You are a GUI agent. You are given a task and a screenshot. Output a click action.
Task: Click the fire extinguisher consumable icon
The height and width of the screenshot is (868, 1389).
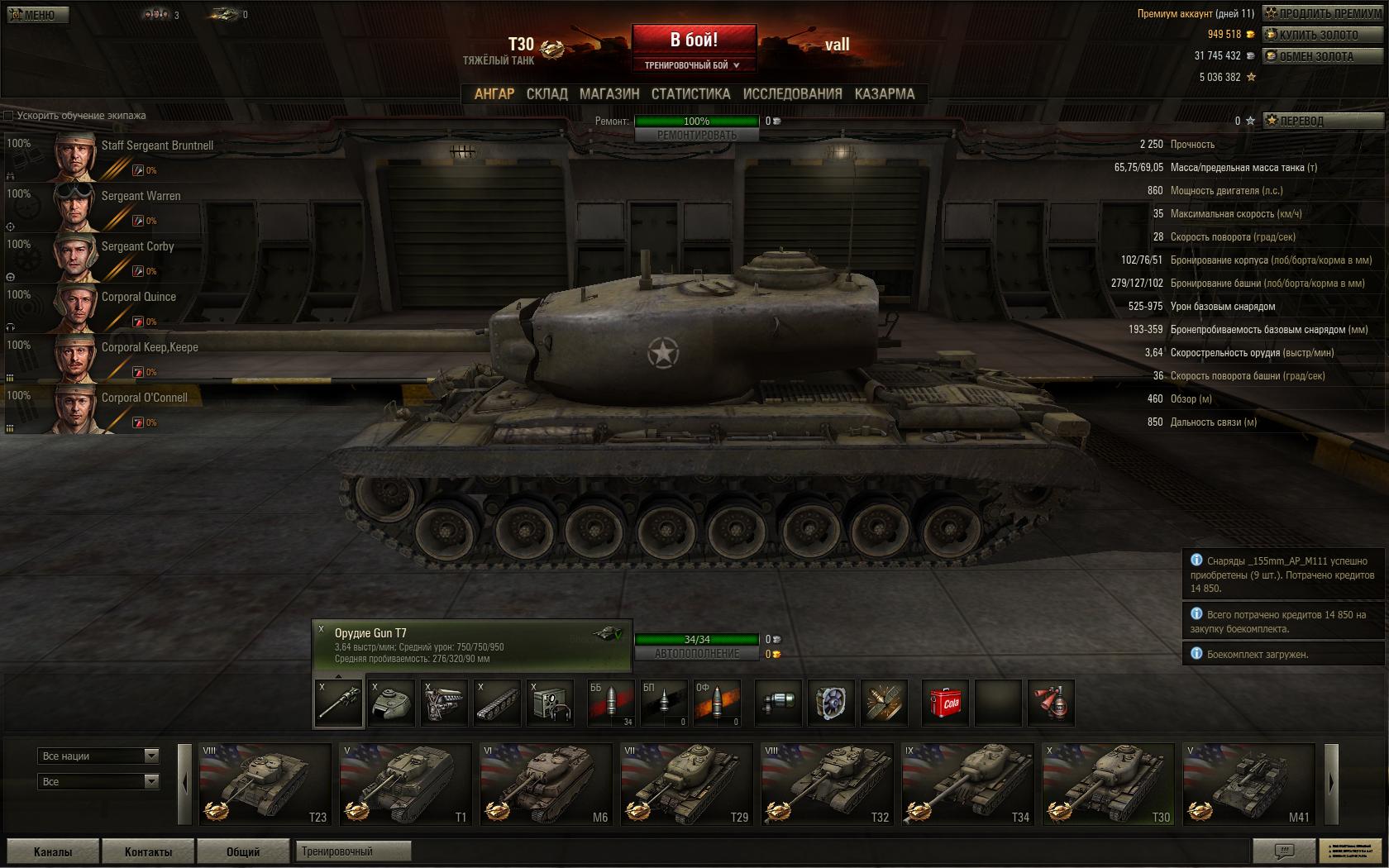pos(1049,702)
